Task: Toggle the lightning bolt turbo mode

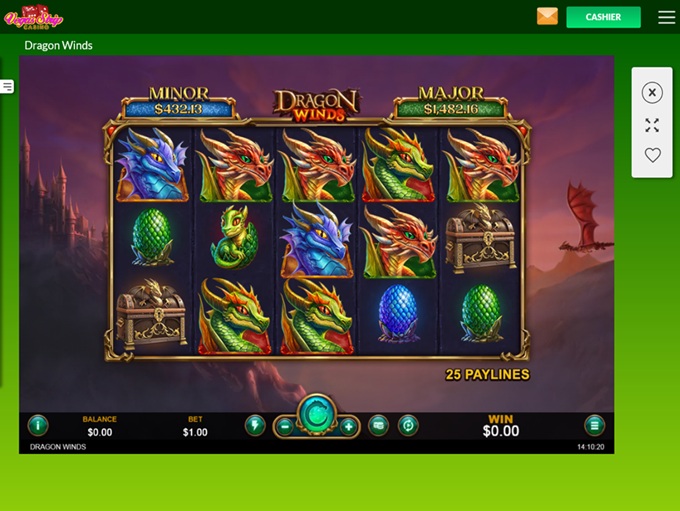Action: [255, 425]
